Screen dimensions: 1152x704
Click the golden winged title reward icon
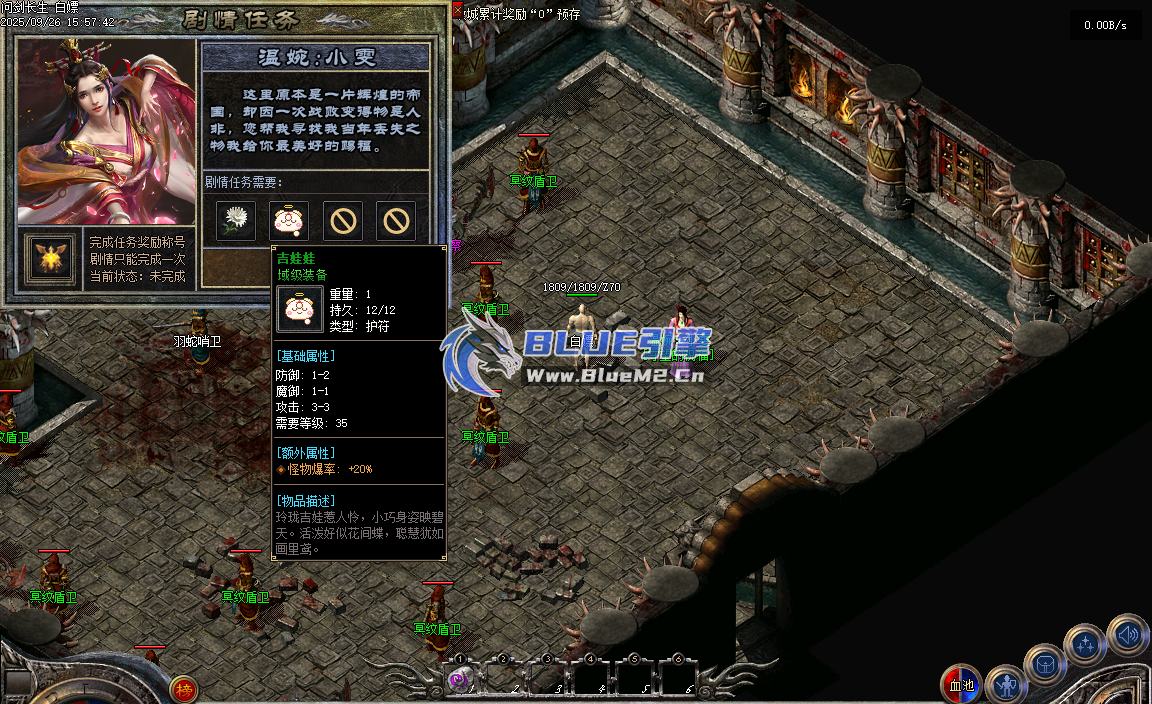click(x=49, y=258)
